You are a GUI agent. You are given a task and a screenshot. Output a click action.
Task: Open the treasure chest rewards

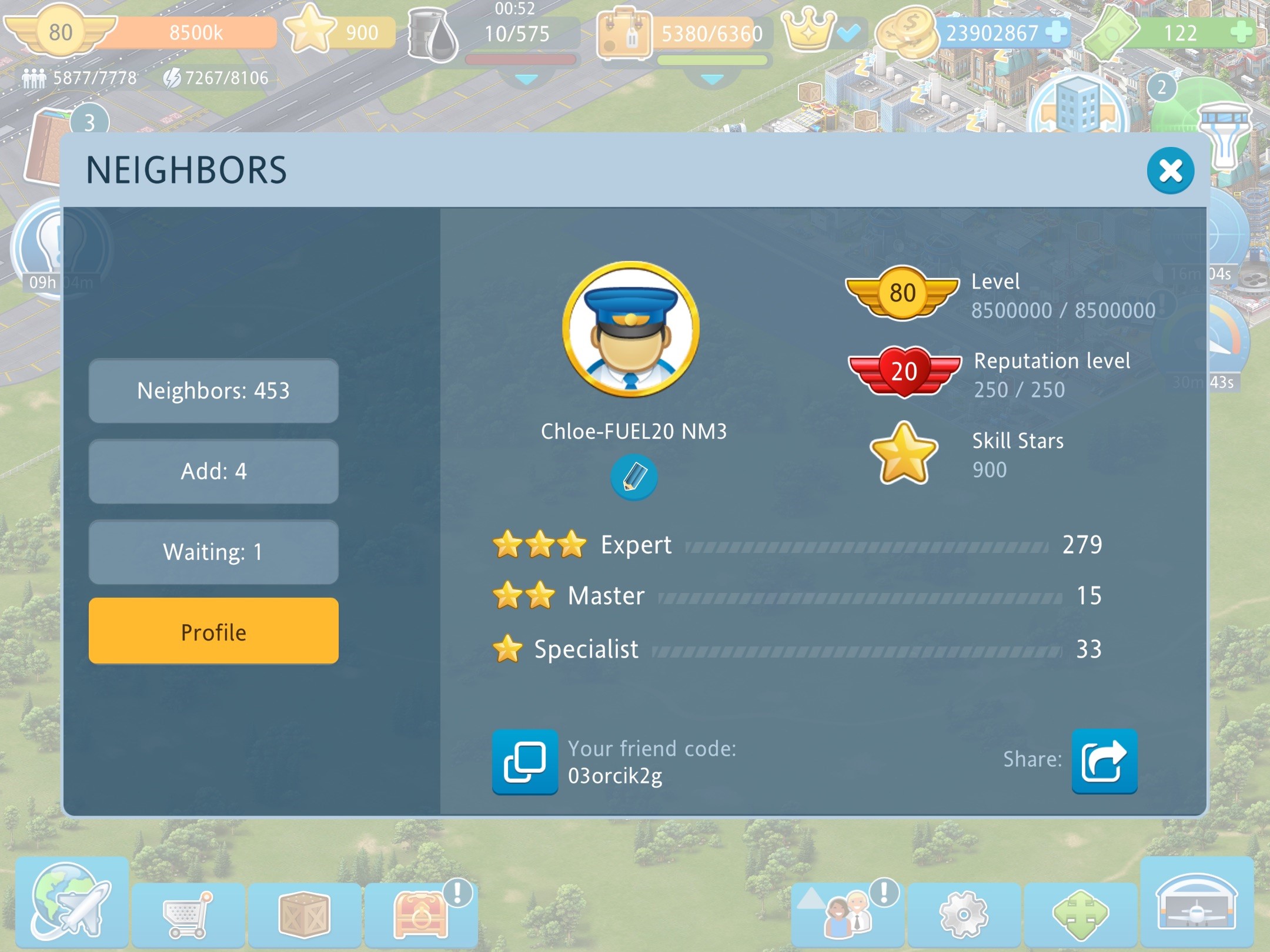420,914
